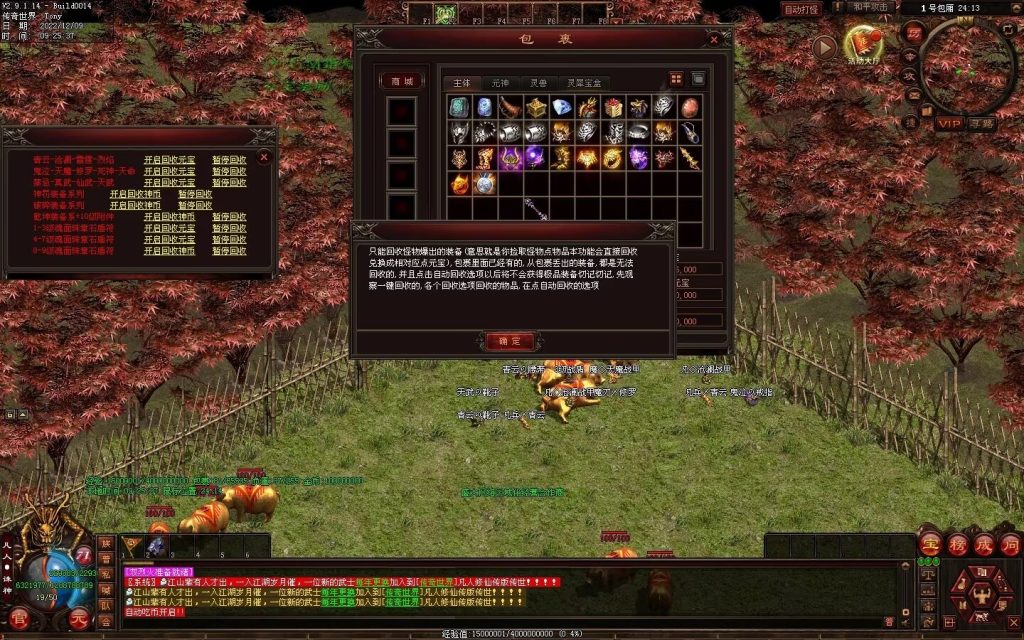Confirm the notice with 确定
Image resolution: width=1024 pixels, height=640 pixels.
pyautogui.click(x=510, y=340)
